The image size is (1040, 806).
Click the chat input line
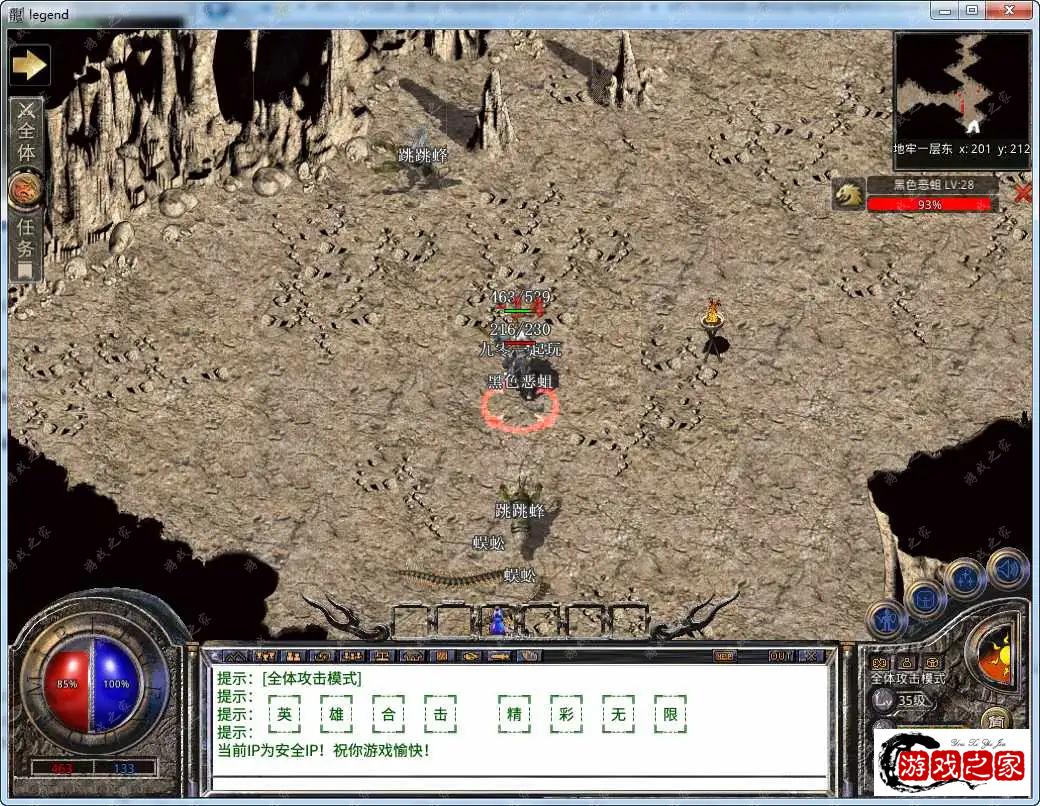(520, 782)
